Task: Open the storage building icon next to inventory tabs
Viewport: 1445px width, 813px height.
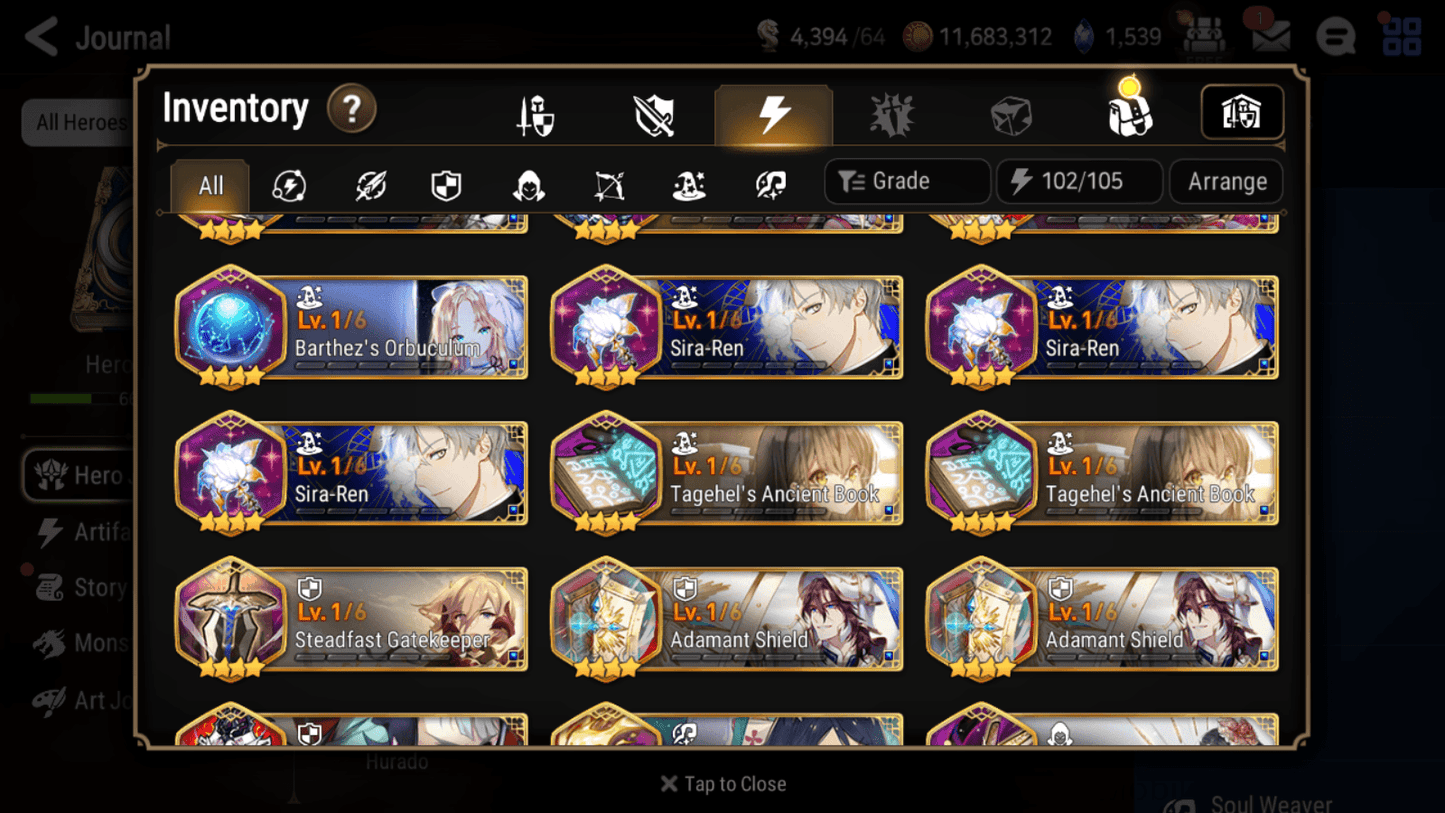Action: point(1241,113)
